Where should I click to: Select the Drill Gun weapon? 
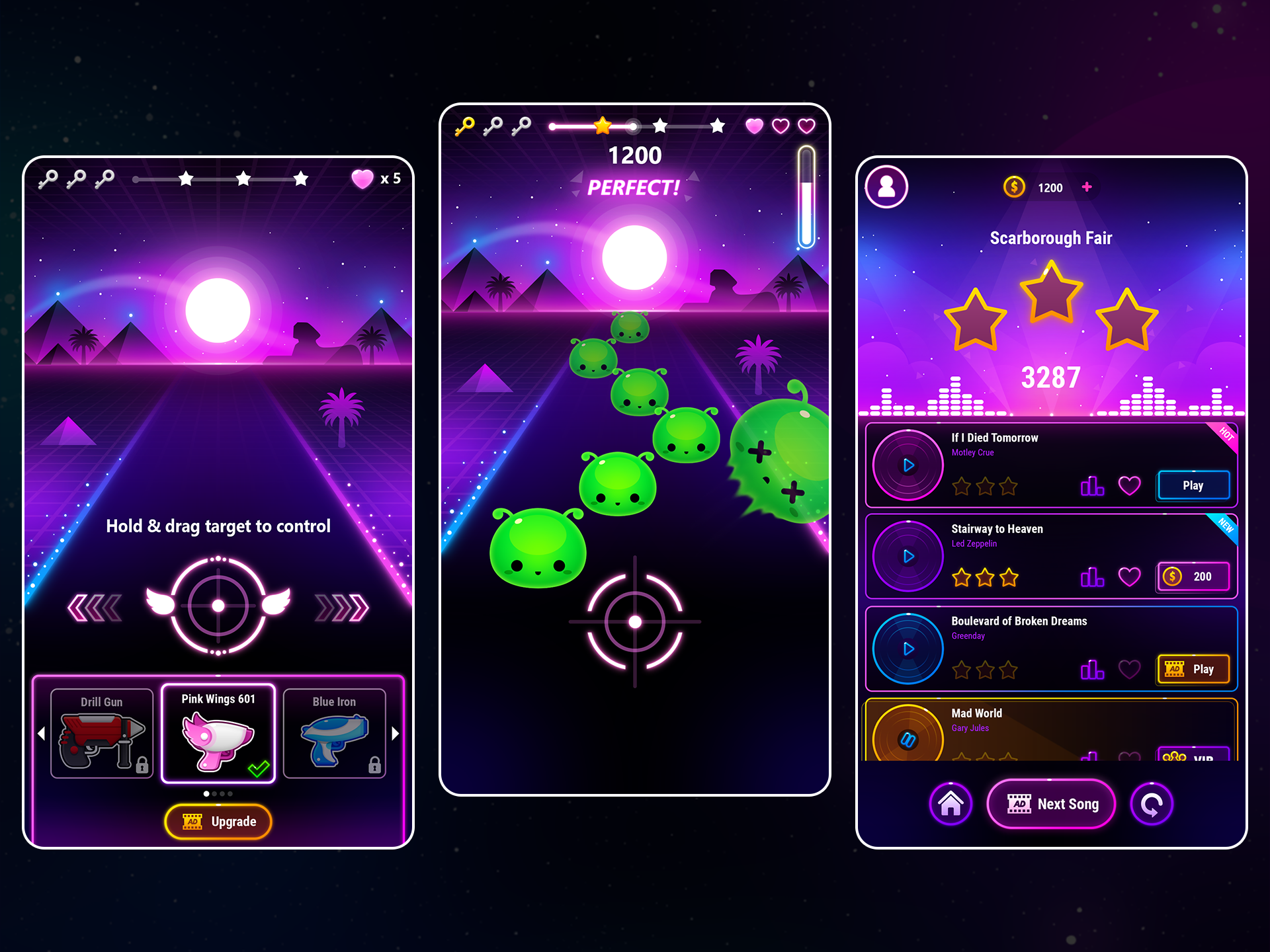click(x=101, y=734)
